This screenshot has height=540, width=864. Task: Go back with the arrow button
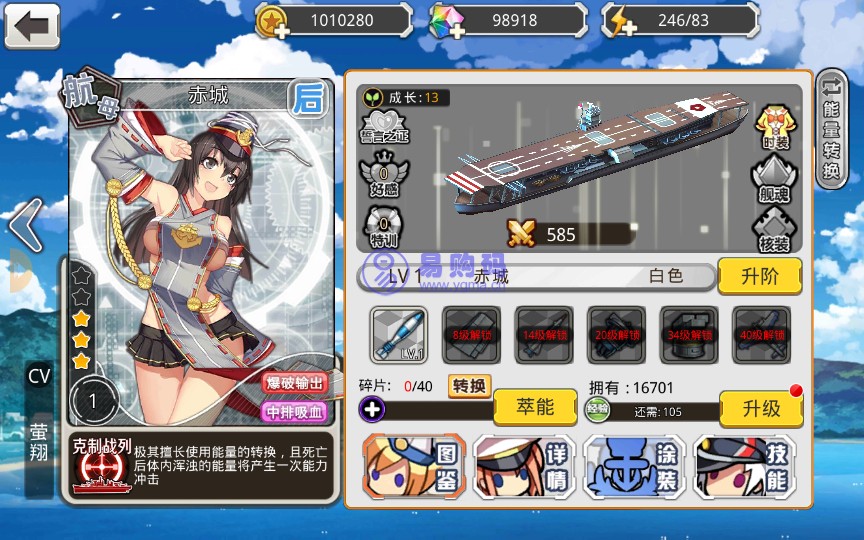click(32, 25)
